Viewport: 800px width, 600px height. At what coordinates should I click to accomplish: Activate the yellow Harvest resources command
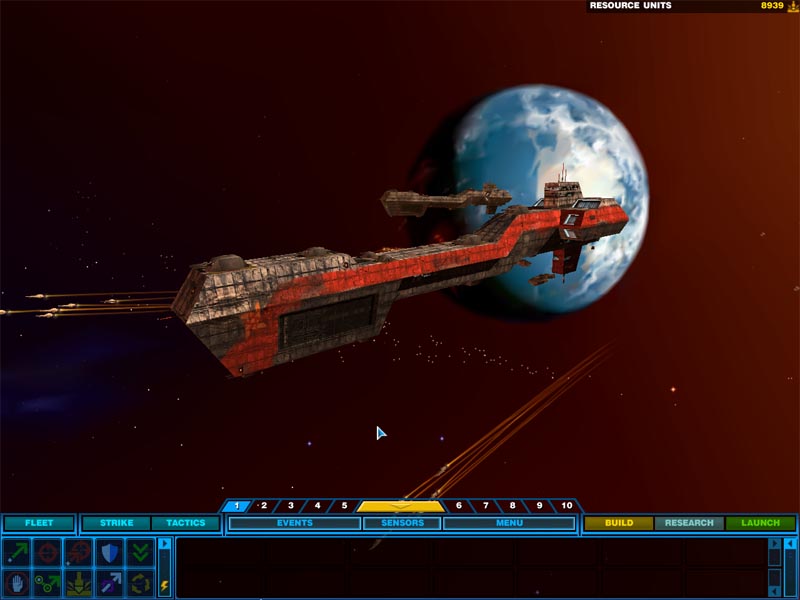point(78,582)
